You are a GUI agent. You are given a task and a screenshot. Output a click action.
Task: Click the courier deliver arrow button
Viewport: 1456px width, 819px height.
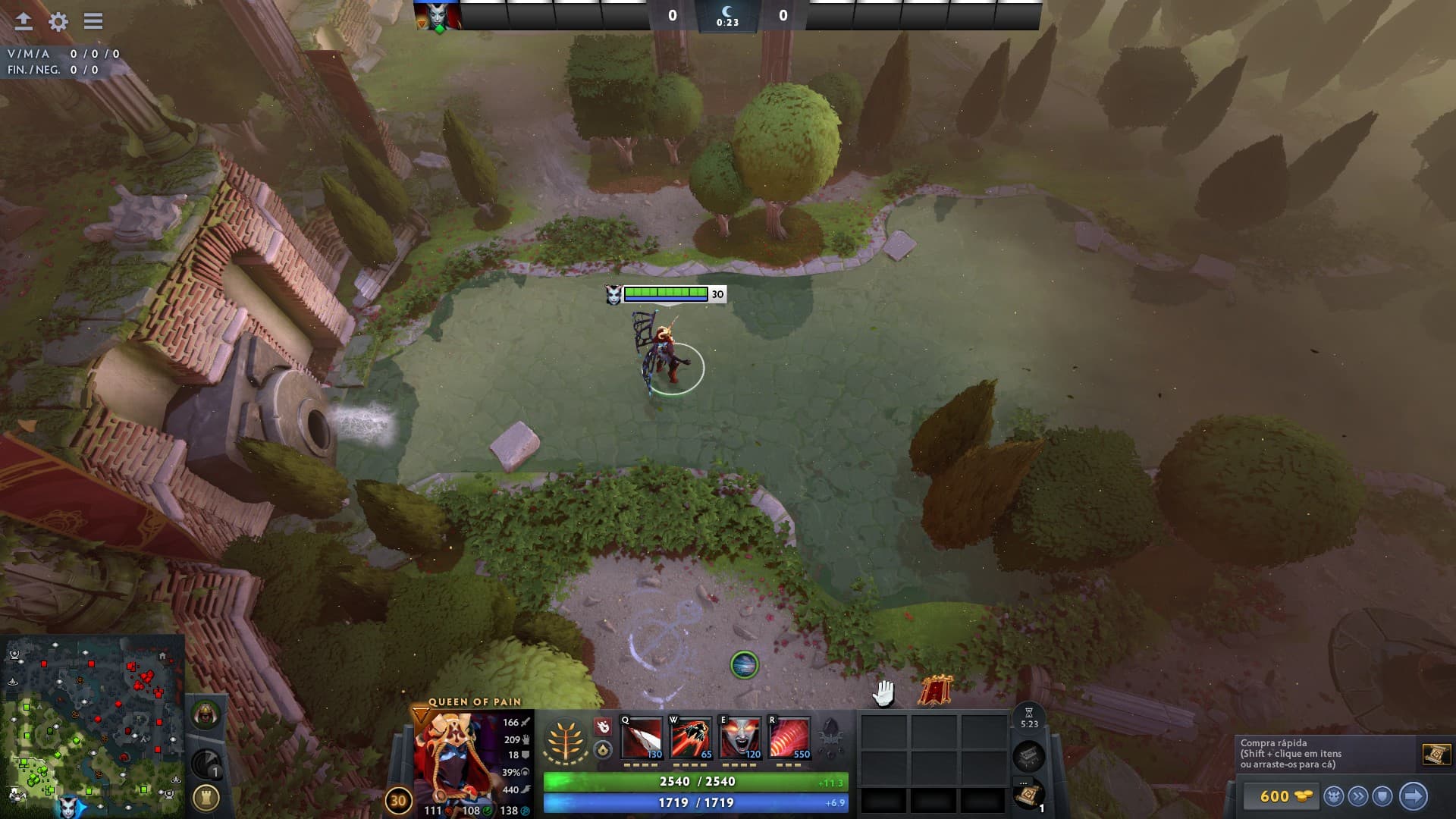point(1413,796)
